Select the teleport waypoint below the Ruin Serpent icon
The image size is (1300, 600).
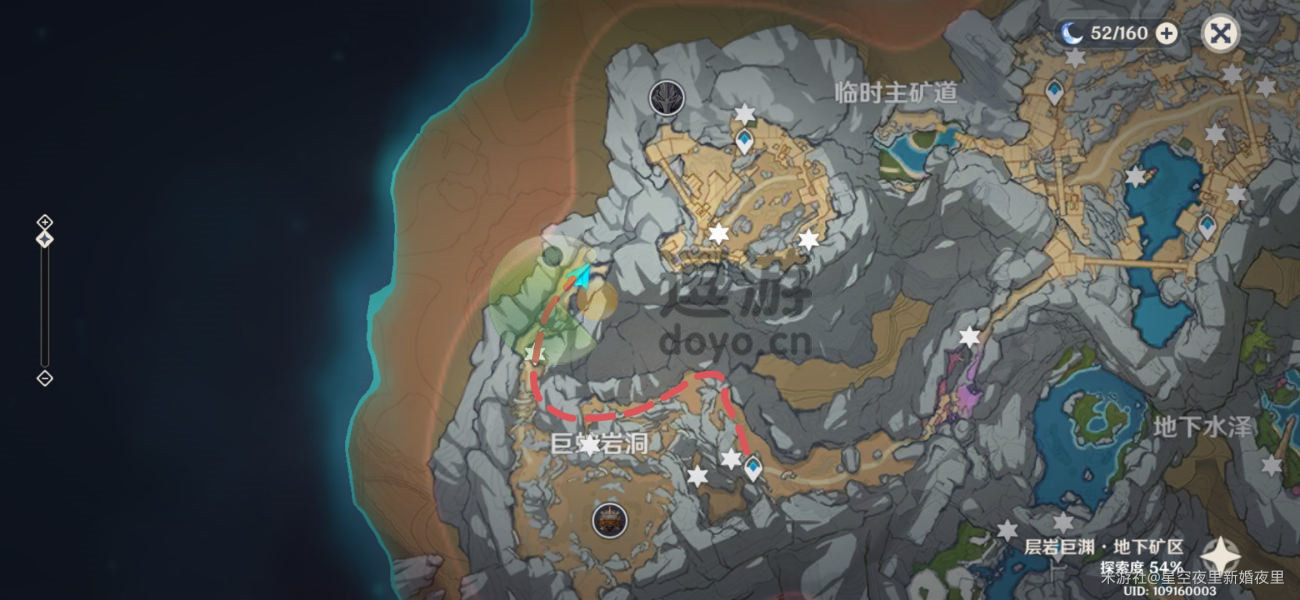click(x=744, y=141)
